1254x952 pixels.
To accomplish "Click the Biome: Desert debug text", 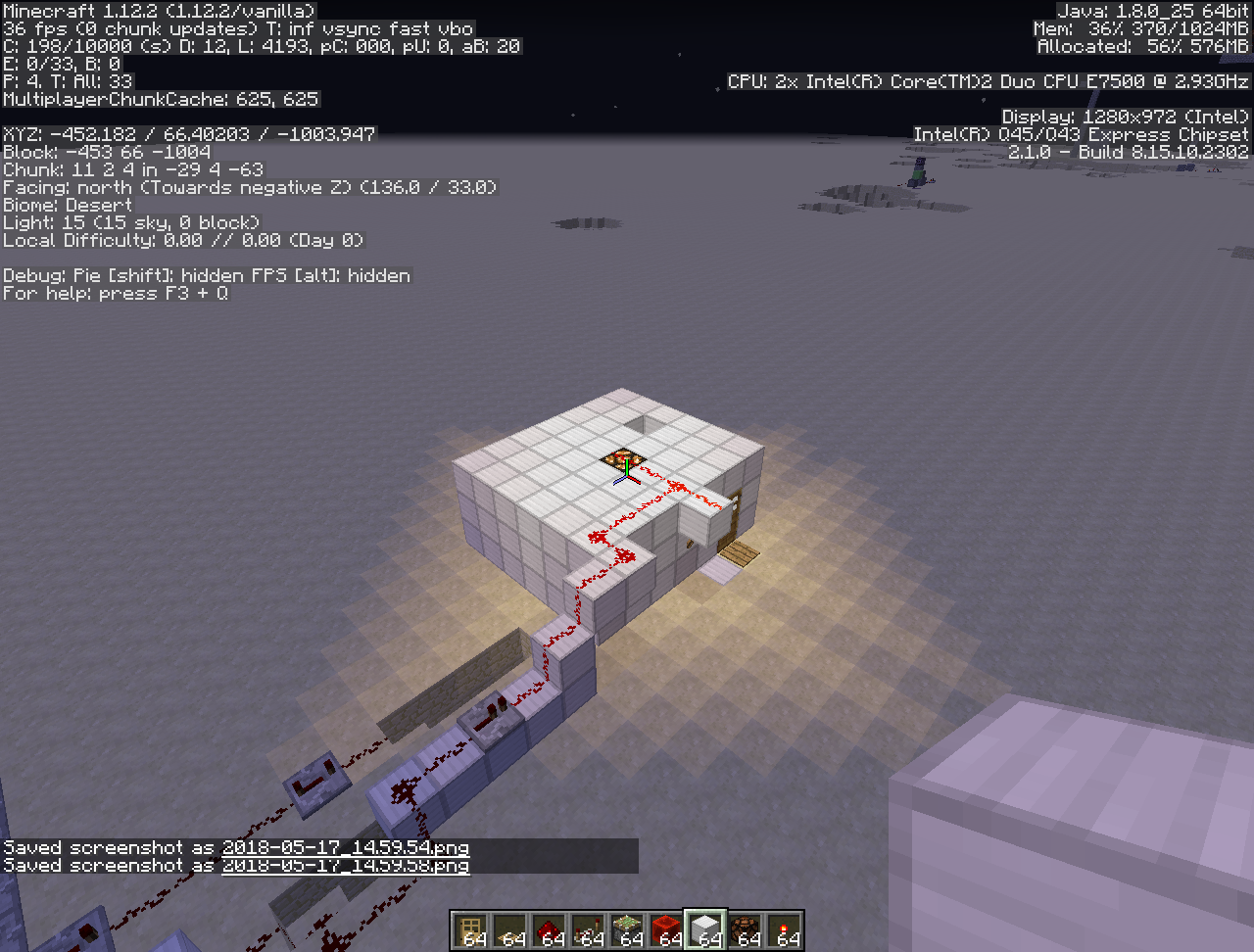I will (x=69, y=205).
